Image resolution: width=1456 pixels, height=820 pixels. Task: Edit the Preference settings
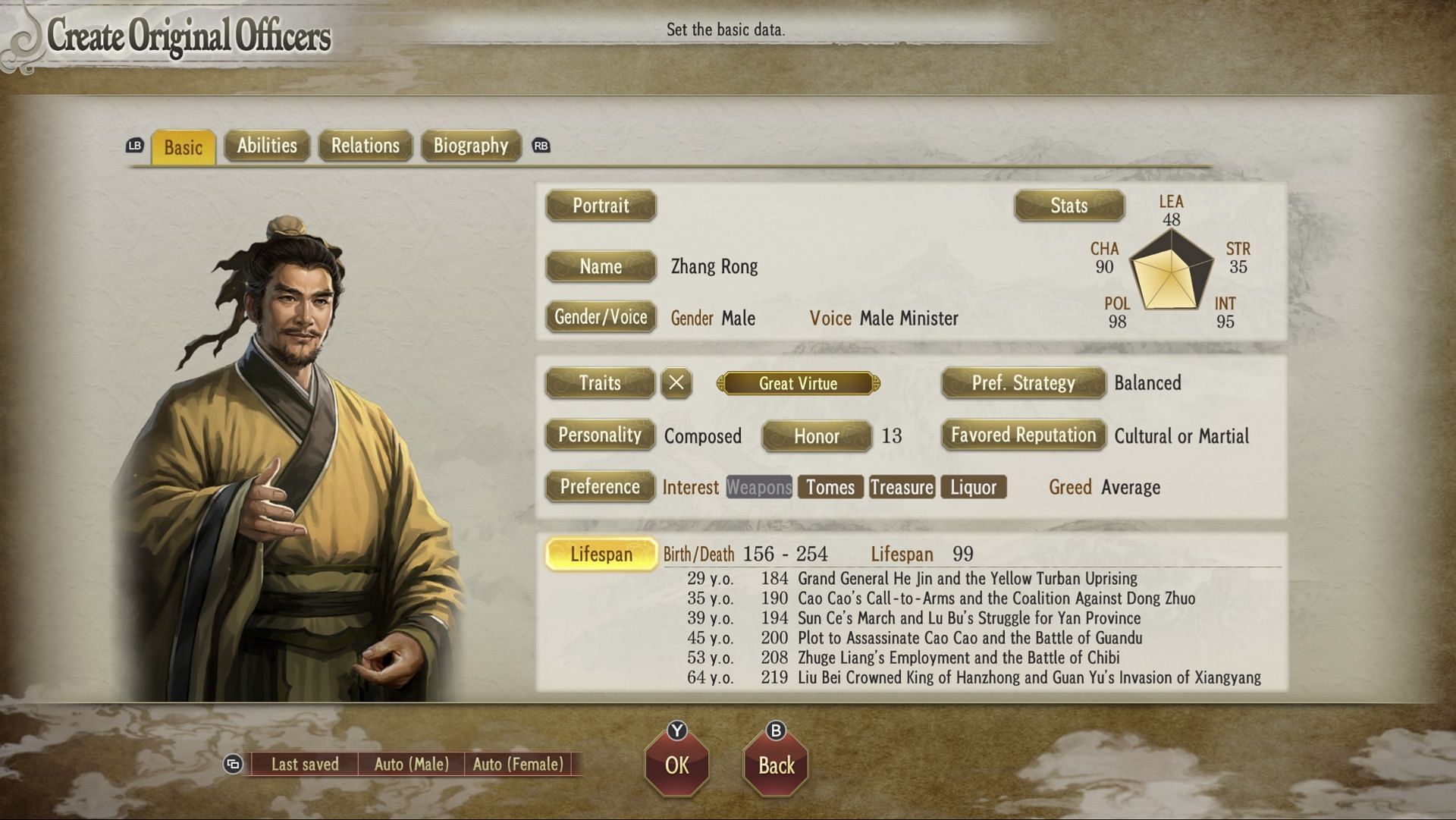(x=600, y=487)
